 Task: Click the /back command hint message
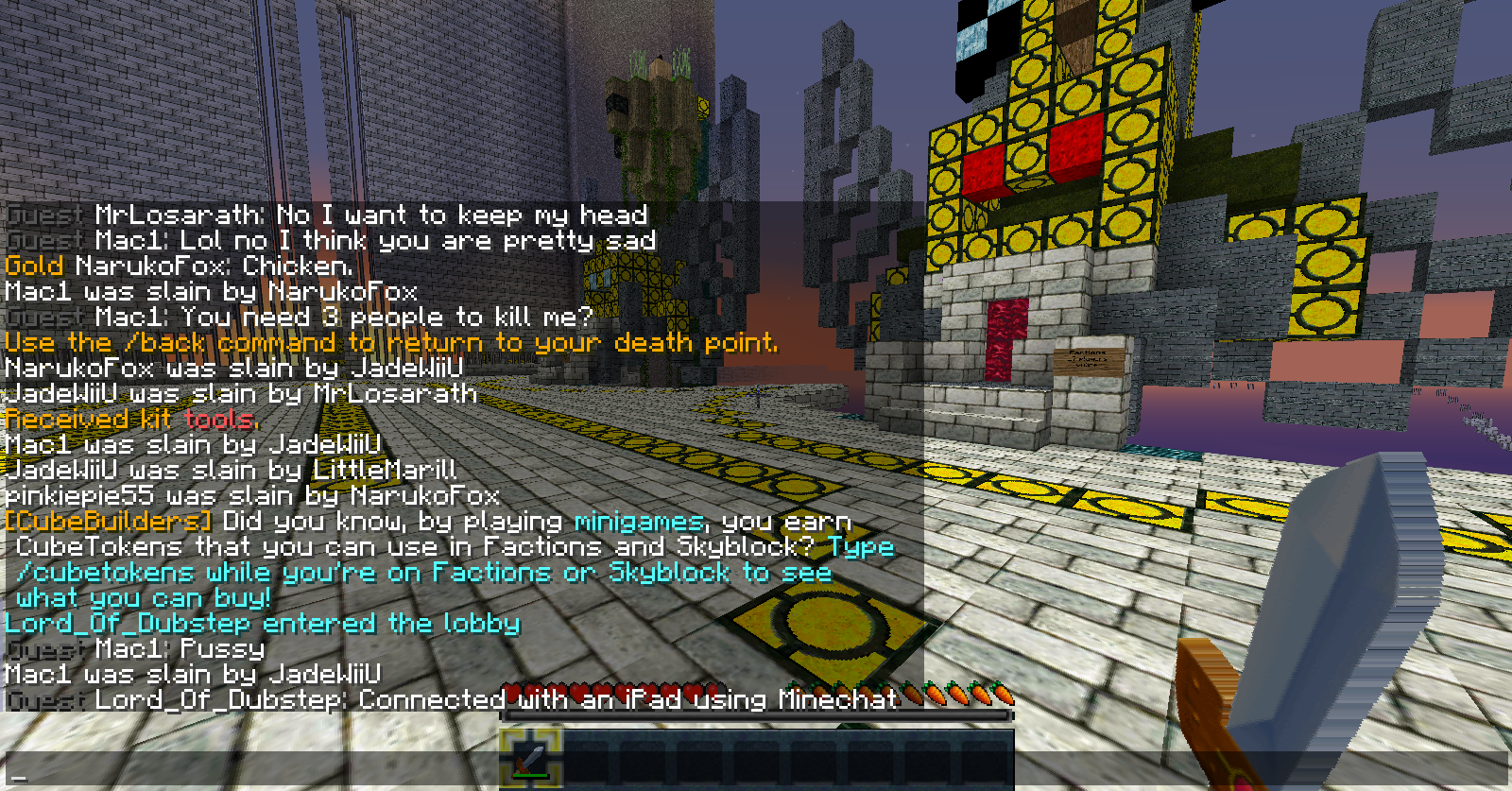(391, 343)
